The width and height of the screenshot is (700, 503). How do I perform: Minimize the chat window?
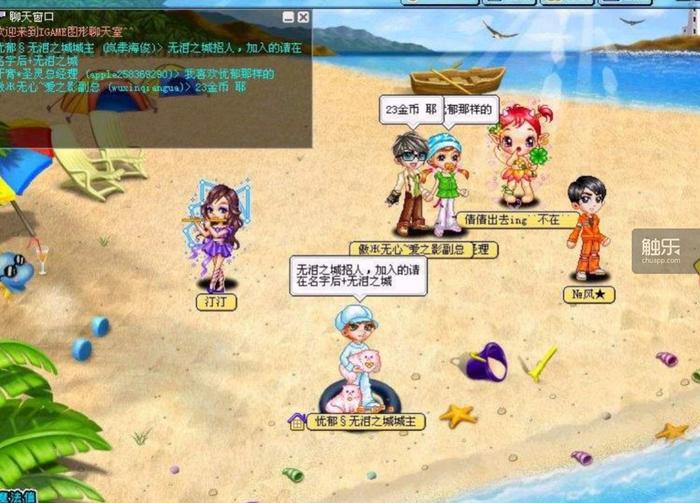pos(289,17)
